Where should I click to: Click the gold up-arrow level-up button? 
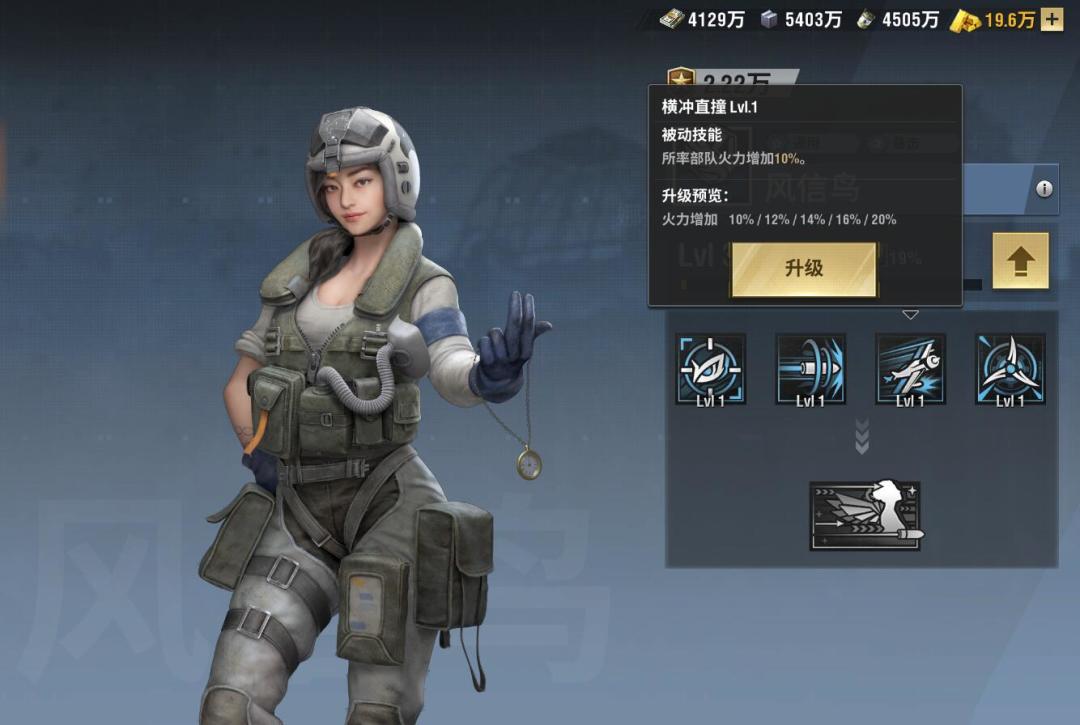click(x=1020, y=262)
